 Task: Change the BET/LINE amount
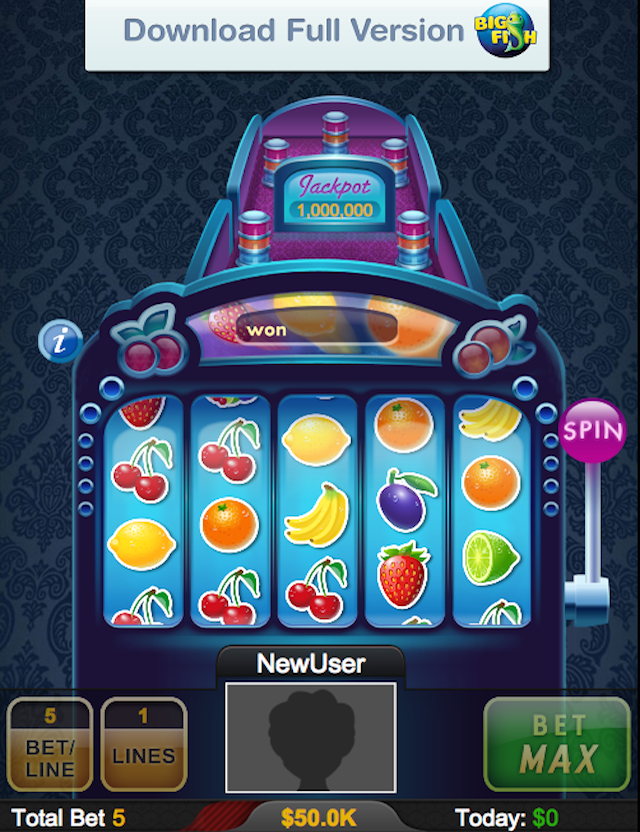point(50,745)
